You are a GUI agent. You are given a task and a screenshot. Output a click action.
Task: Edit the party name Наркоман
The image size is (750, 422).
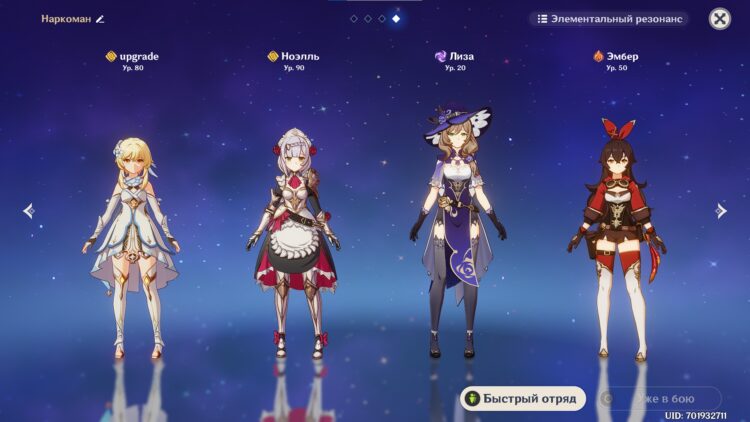(x=100, y=19)
